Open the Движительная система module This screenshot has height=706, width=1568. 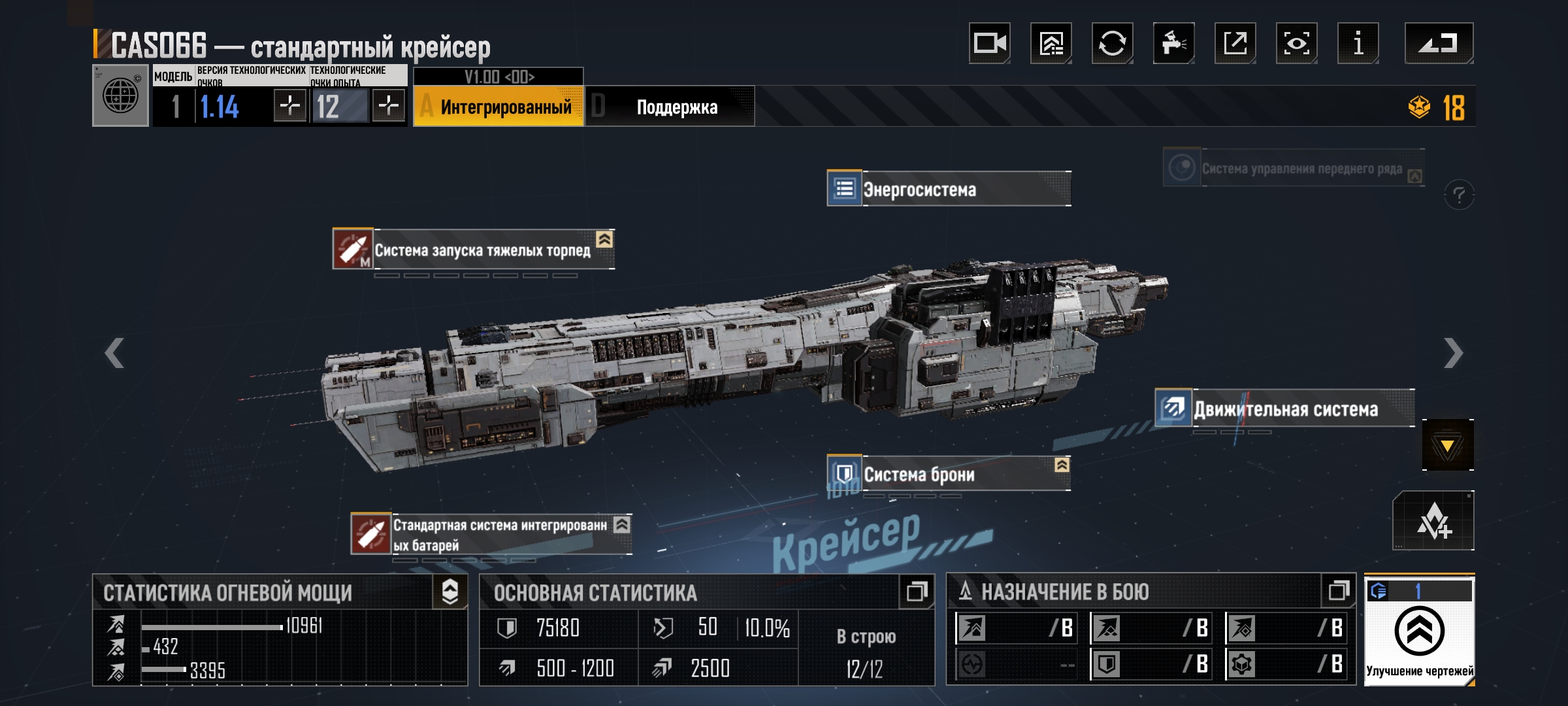click(1284, 409)
